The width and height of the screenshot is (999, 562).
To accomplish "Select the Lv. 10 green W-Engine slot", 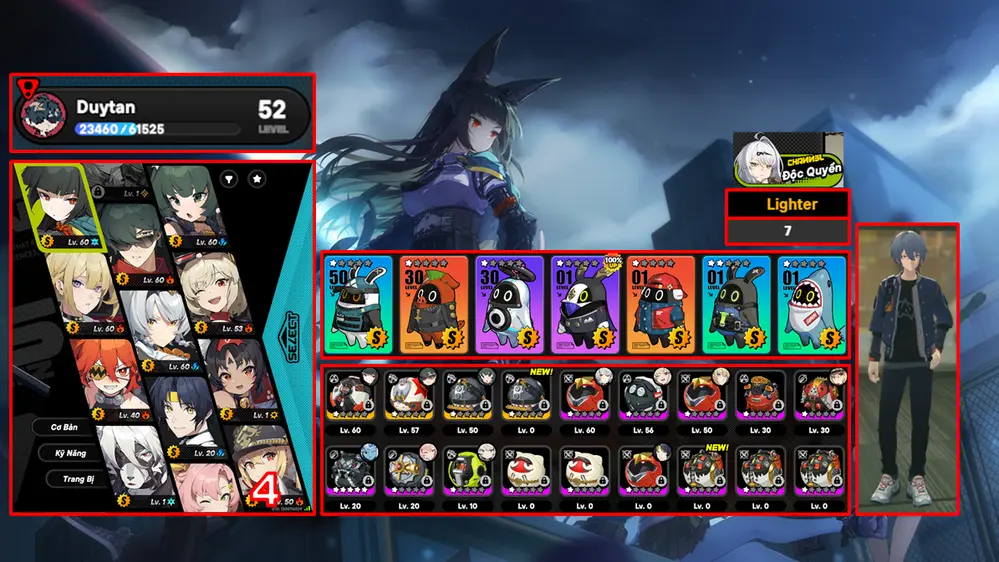I will point(465,473).
